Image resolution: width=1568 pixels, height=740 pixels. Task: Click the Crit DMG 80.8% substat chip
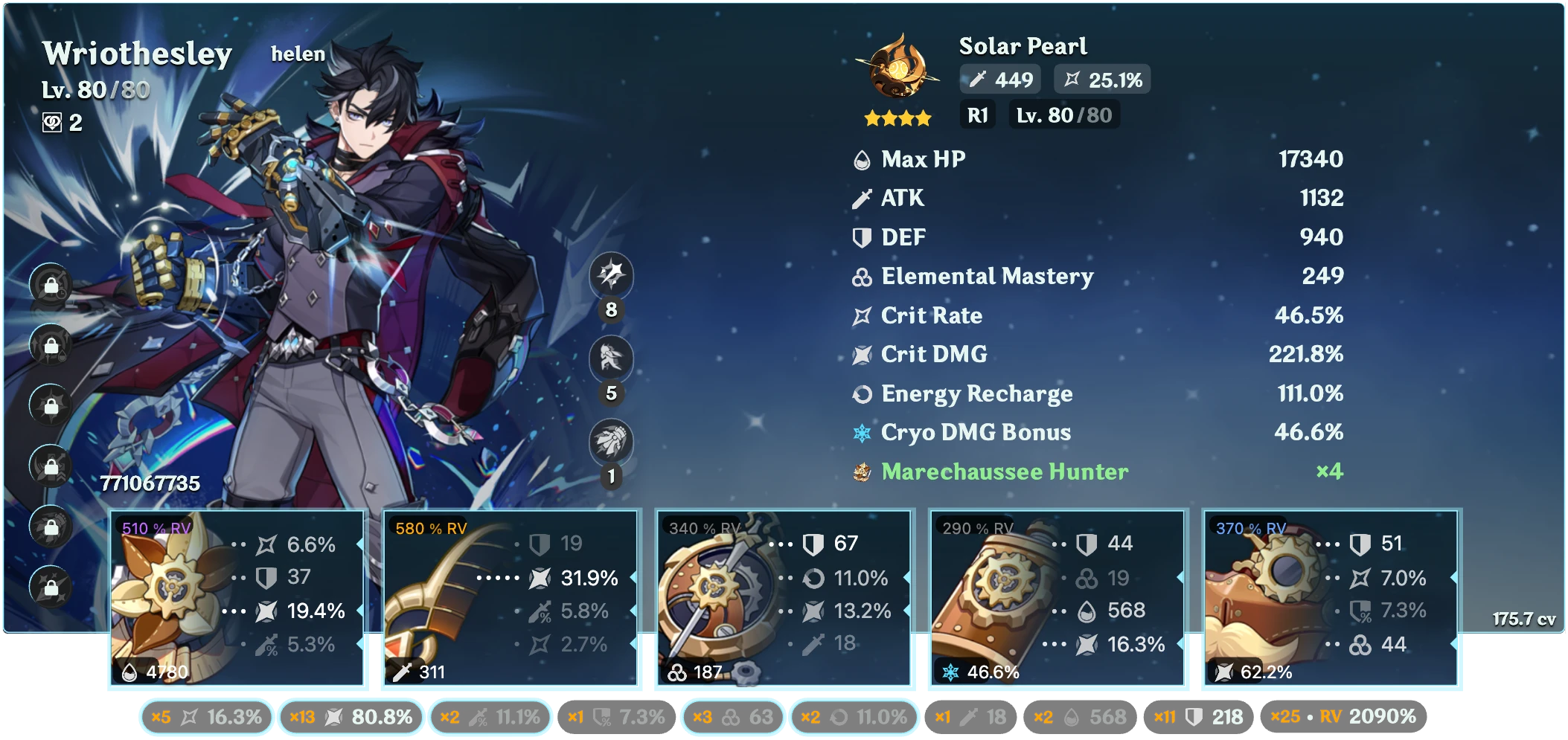click(351, 717)
